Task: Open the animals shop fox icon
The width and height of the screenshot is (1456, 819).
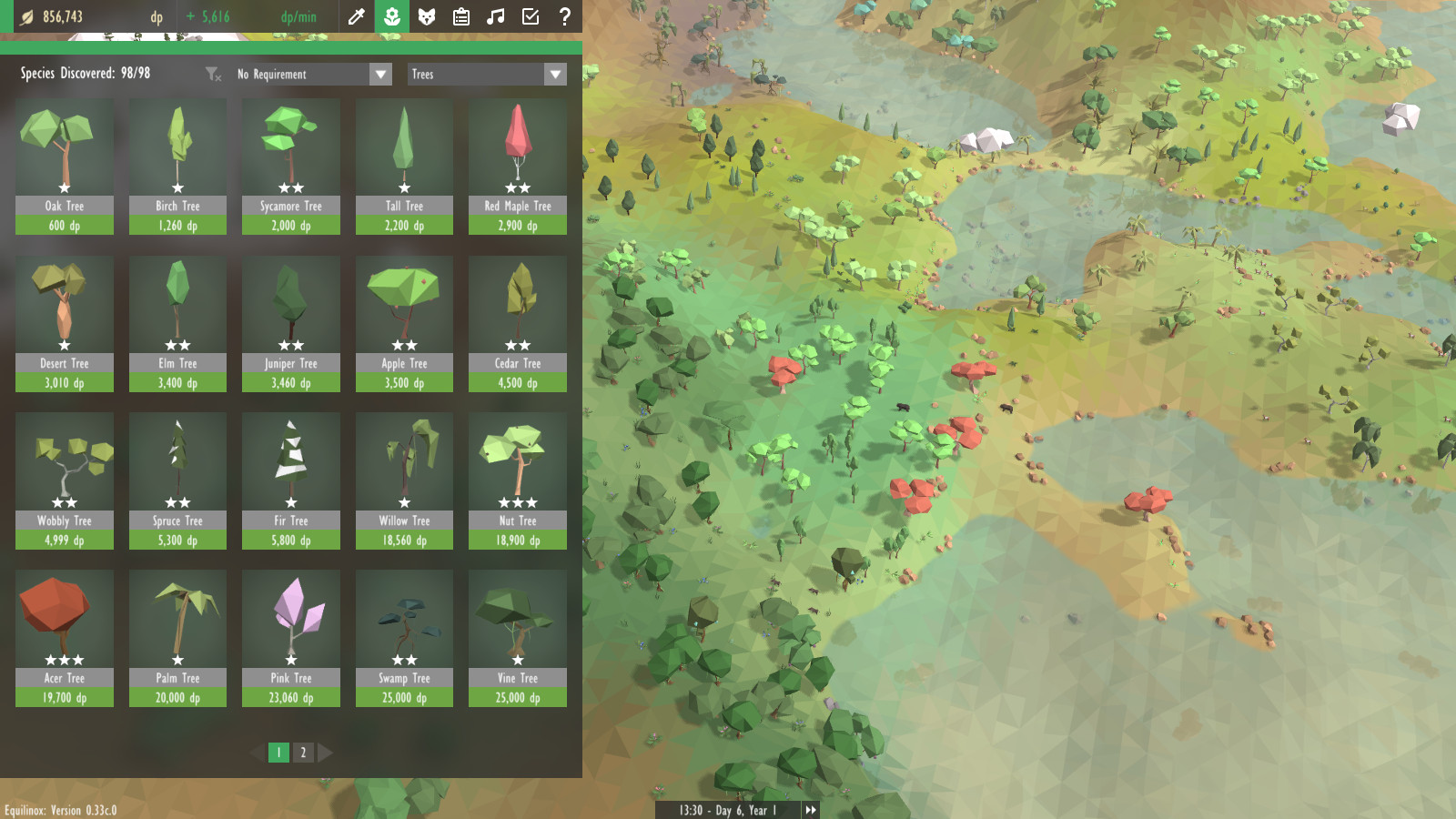Action: (426, 16)
